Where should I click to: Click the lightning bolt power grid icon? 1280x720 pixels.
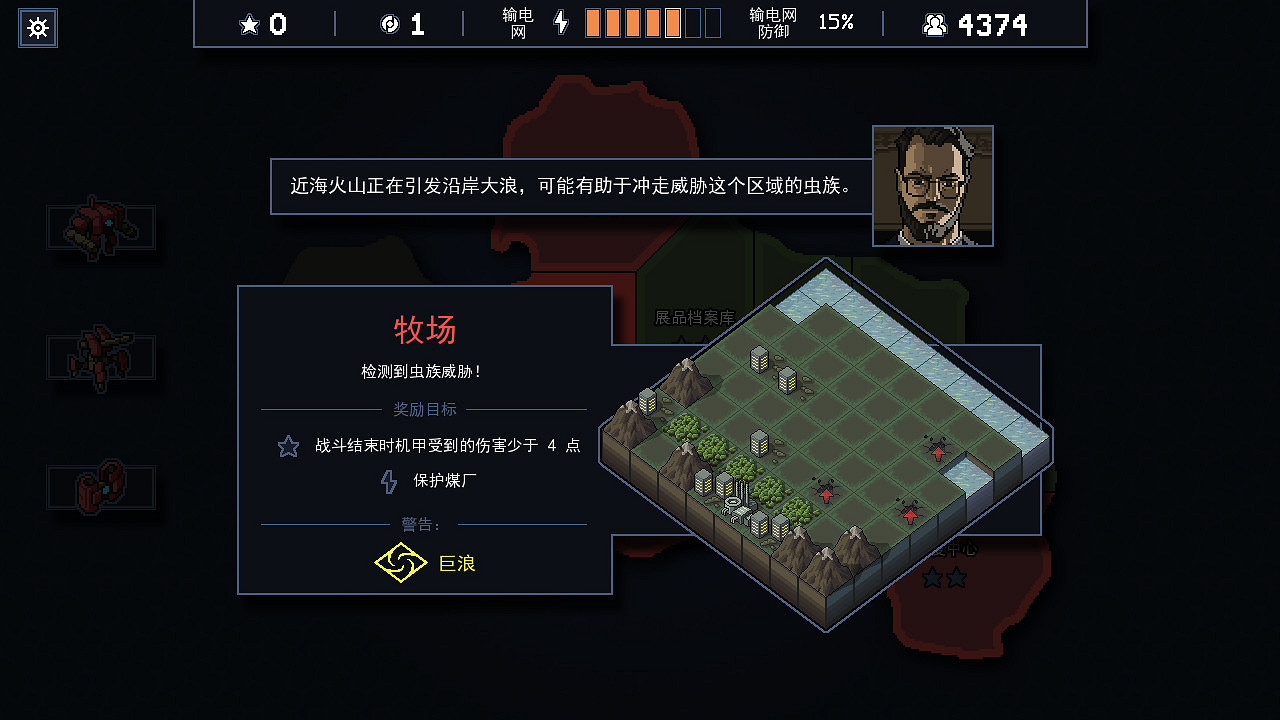click(x=560, y=23)
